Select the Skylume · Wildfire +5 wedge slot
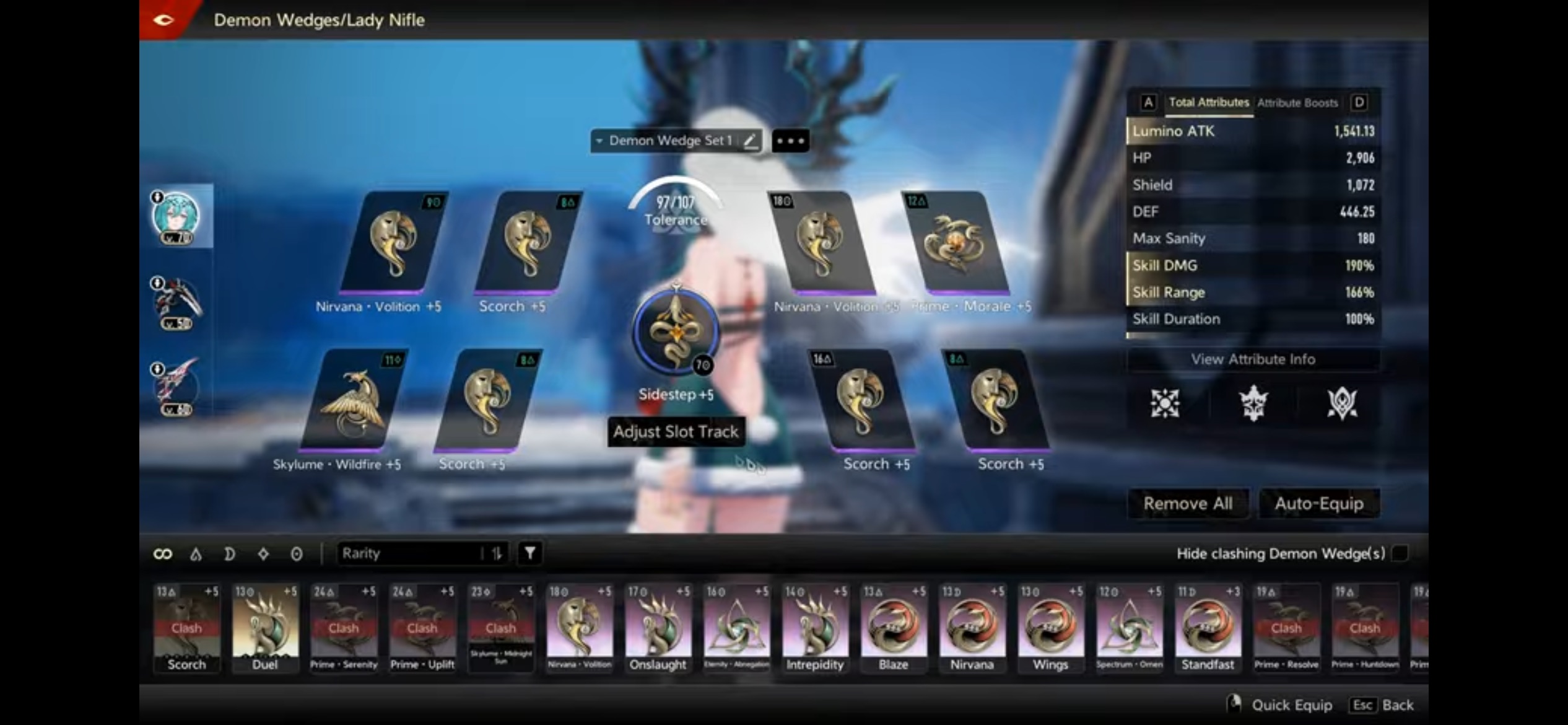Image resolution: width=1568 pixels, height=725 pixels. [353, 400]
